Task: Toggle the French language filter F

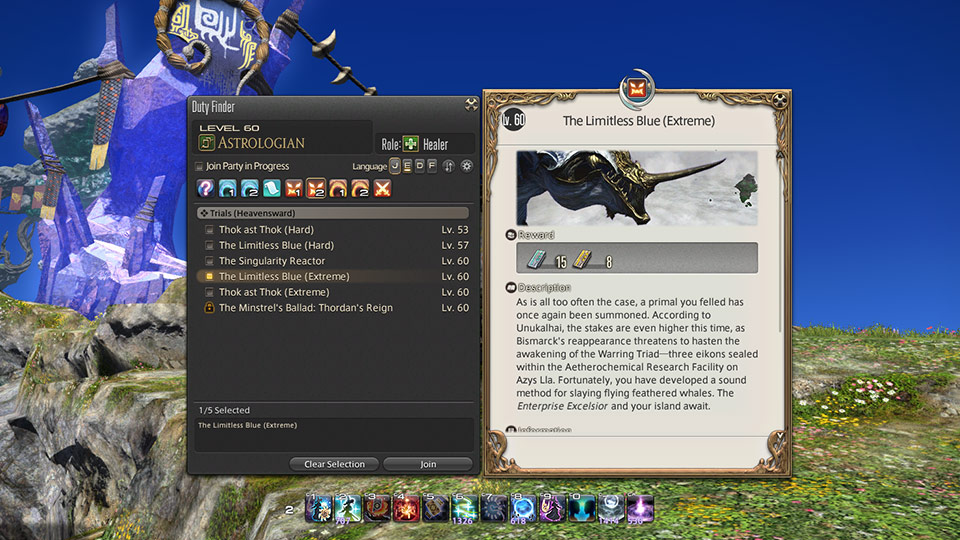Action: click(x=432, y=166)
